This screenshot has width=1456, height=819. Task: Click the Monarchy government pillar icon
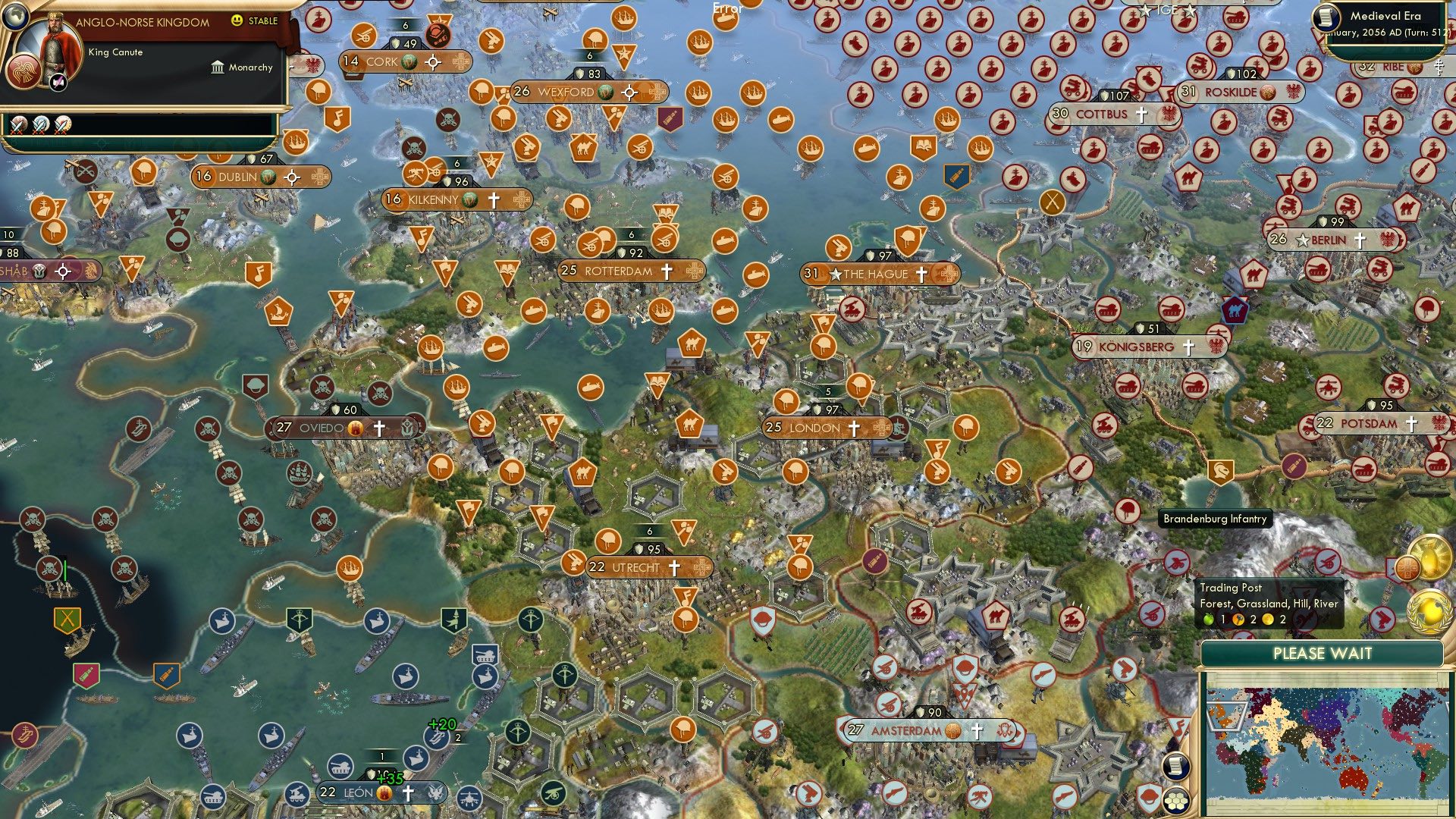[x=216, y=67]
